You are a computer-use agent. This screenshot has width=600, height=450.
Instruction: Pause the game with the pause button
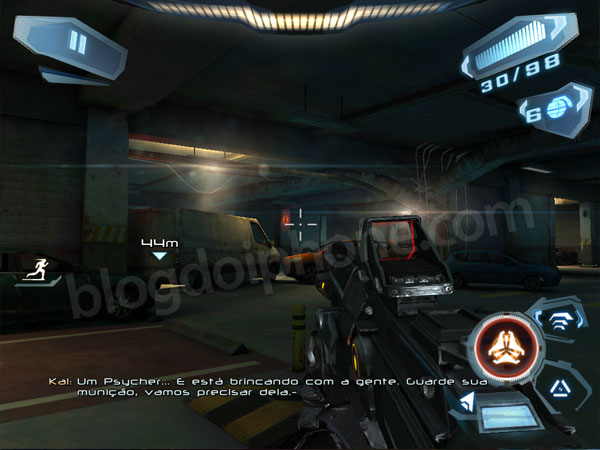pos(76,42)
